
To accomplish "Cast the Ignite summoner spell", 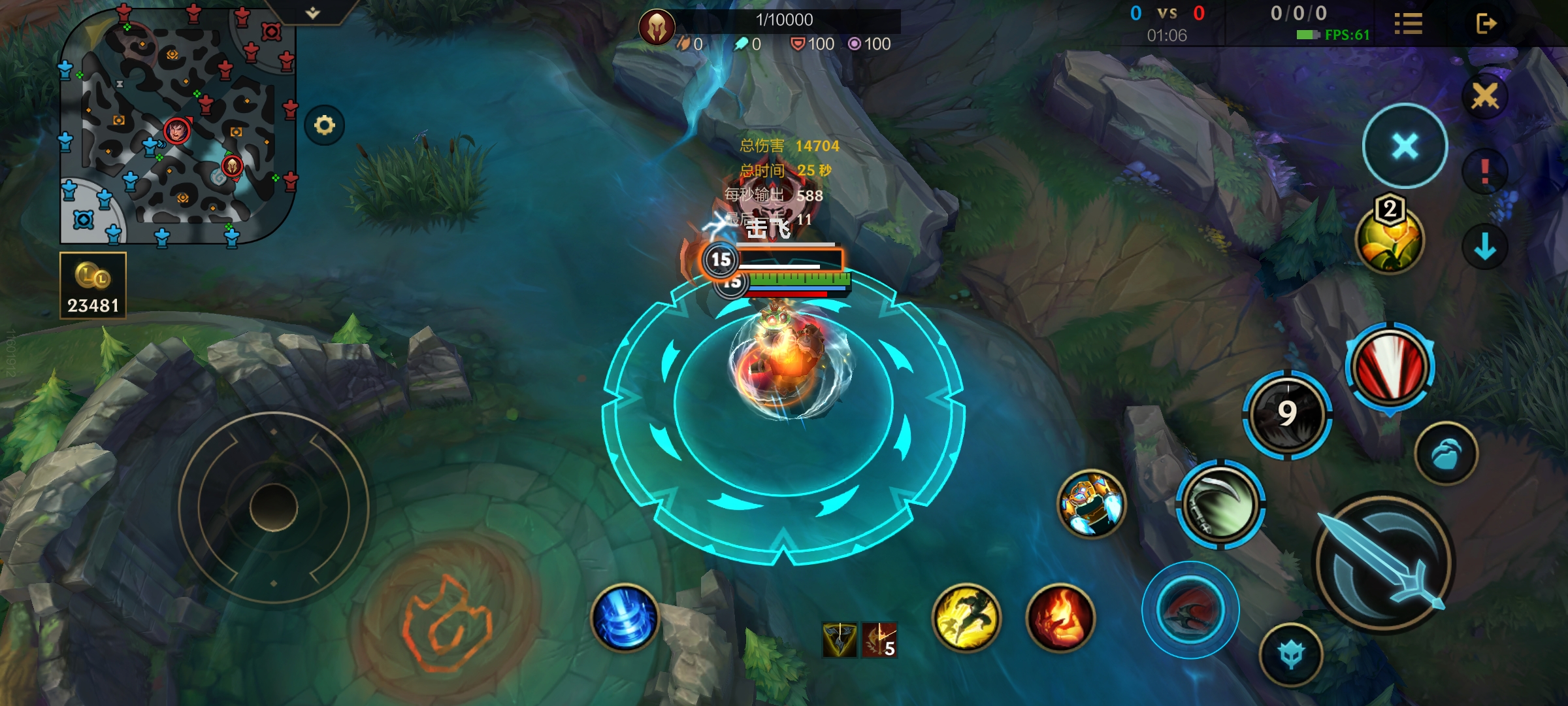I will 1060,618.
